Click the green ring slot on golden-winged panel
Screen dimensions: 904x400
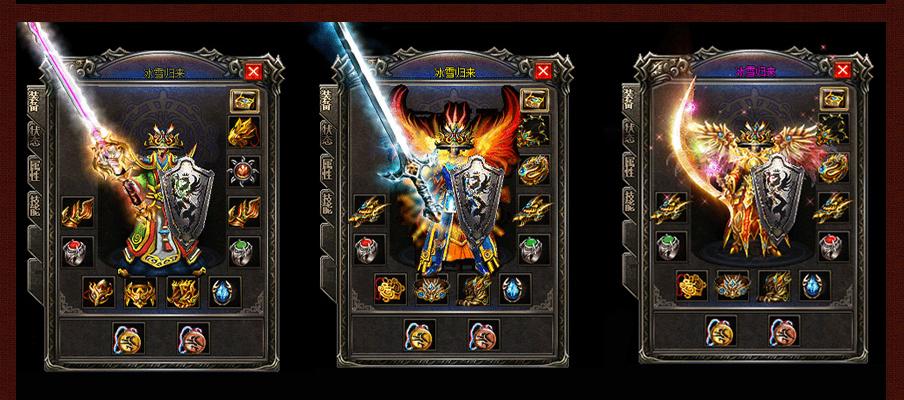(663, 245)
